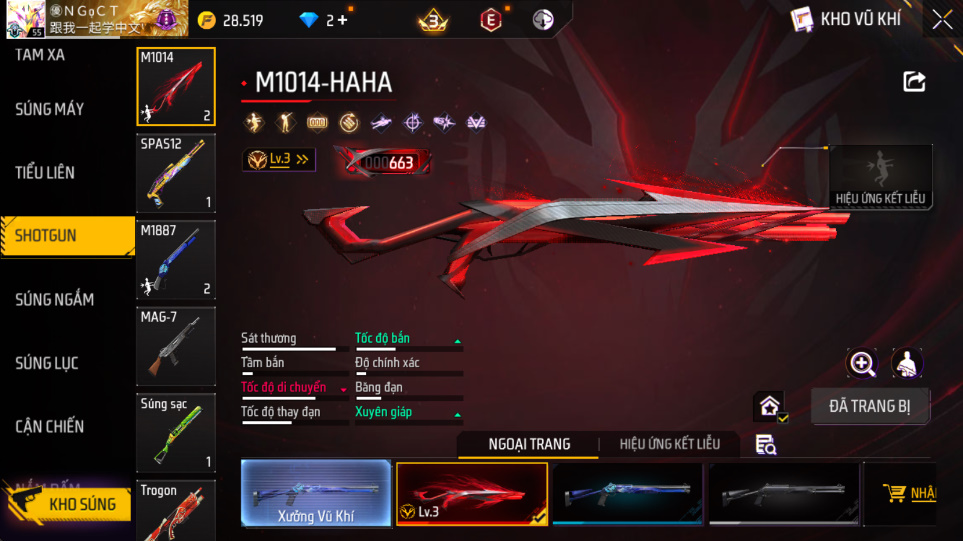
Task: Share the M1014-HAHA skin
Action: point(914,82)
